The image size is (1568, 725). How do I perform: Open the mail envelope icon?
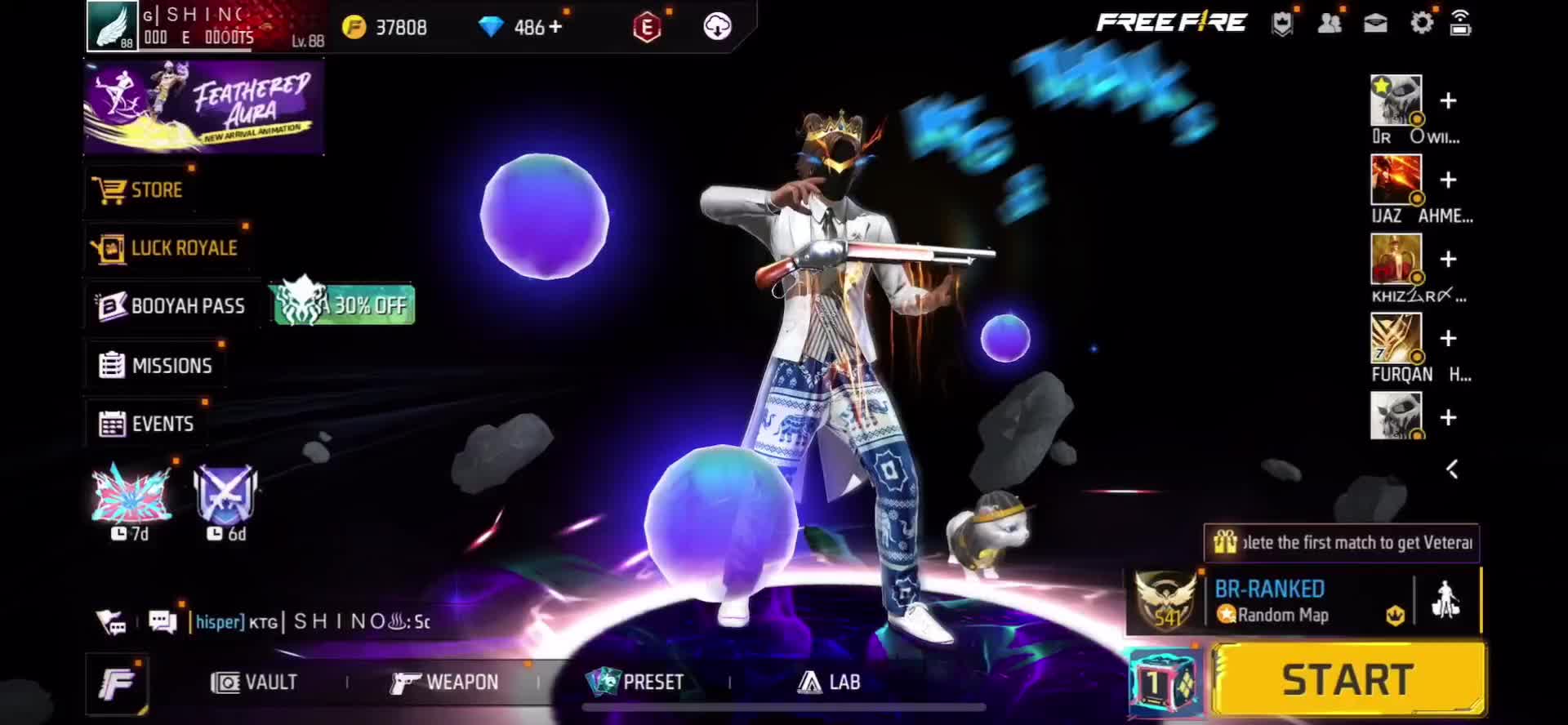1375,24
